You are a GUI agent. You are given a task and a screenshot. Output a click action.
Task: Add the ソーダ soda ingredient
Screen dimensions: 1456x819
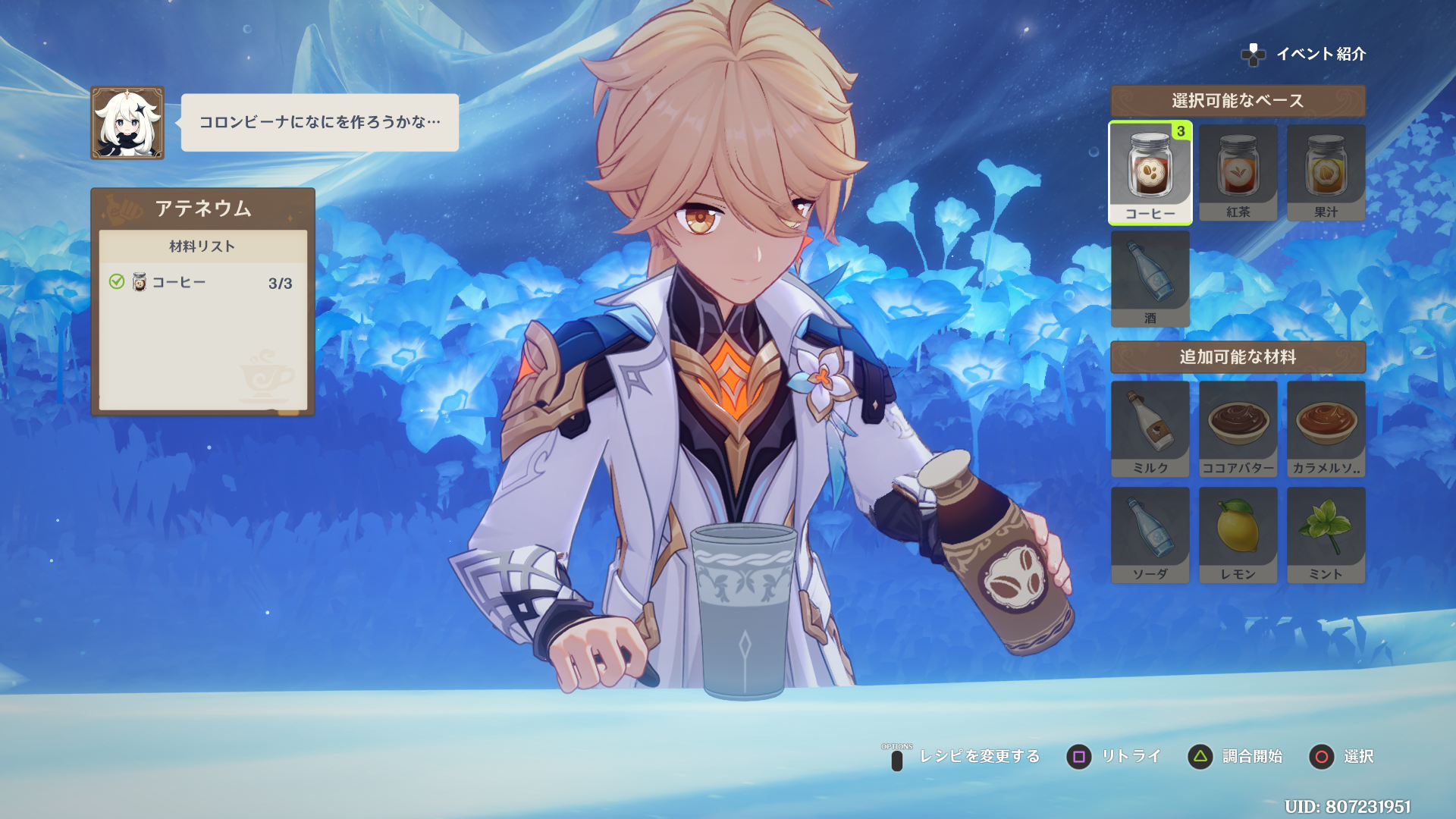click(1150, 535)
